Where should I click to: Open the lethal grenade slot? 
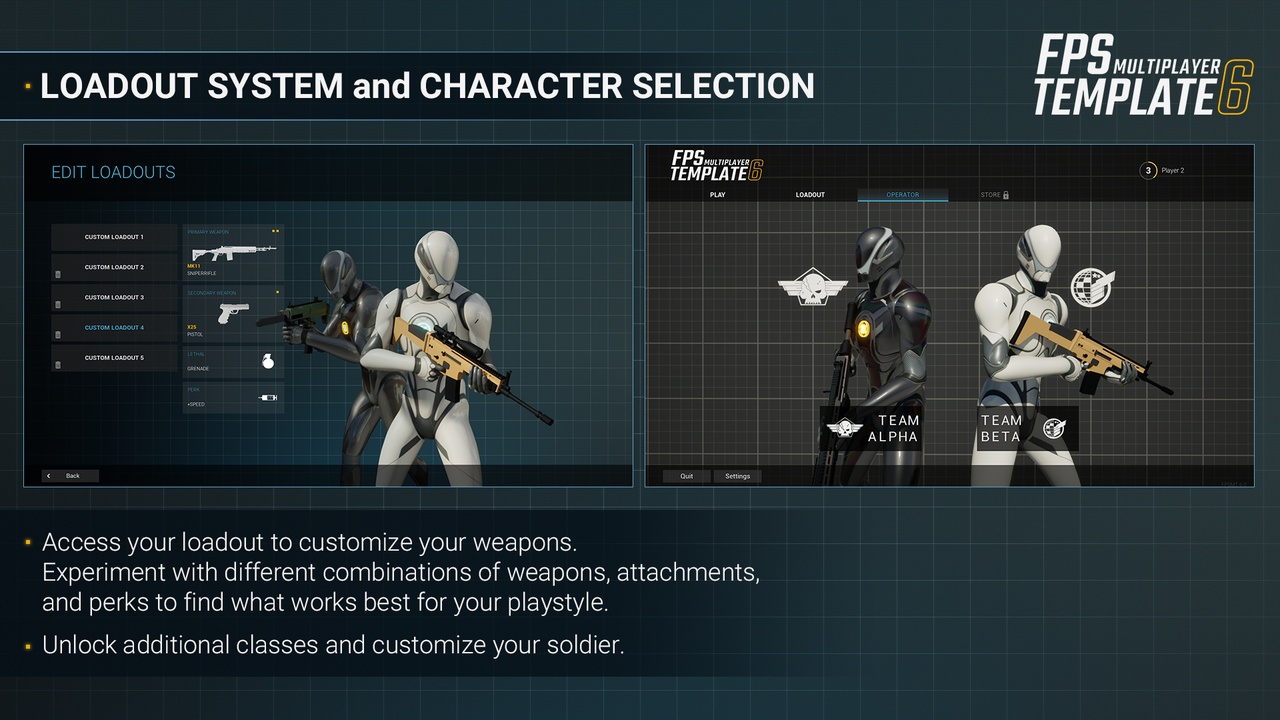[x=233, y=361]
